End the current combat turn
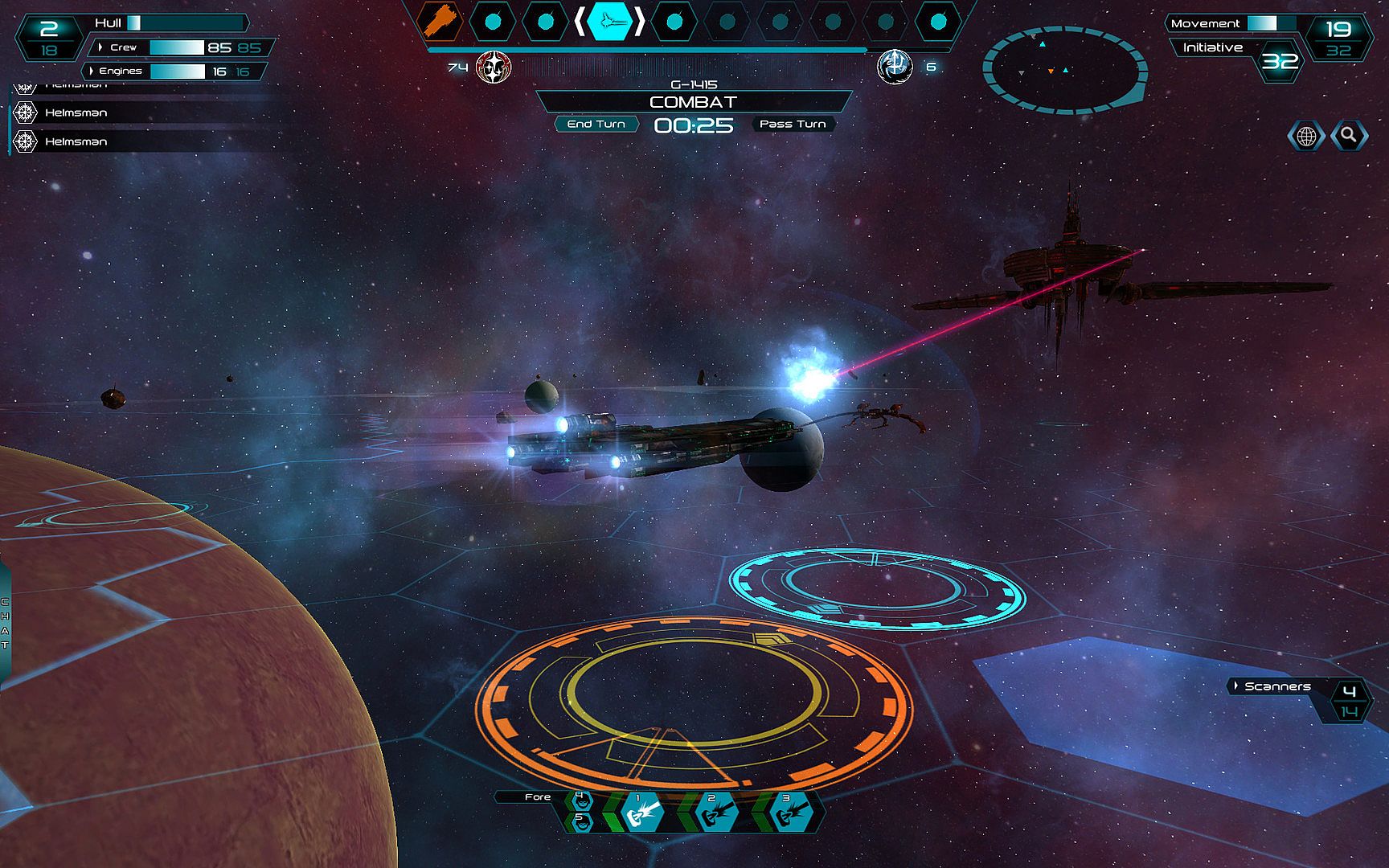This screenshot has width=1389, height=868. [x=596, y=124]
